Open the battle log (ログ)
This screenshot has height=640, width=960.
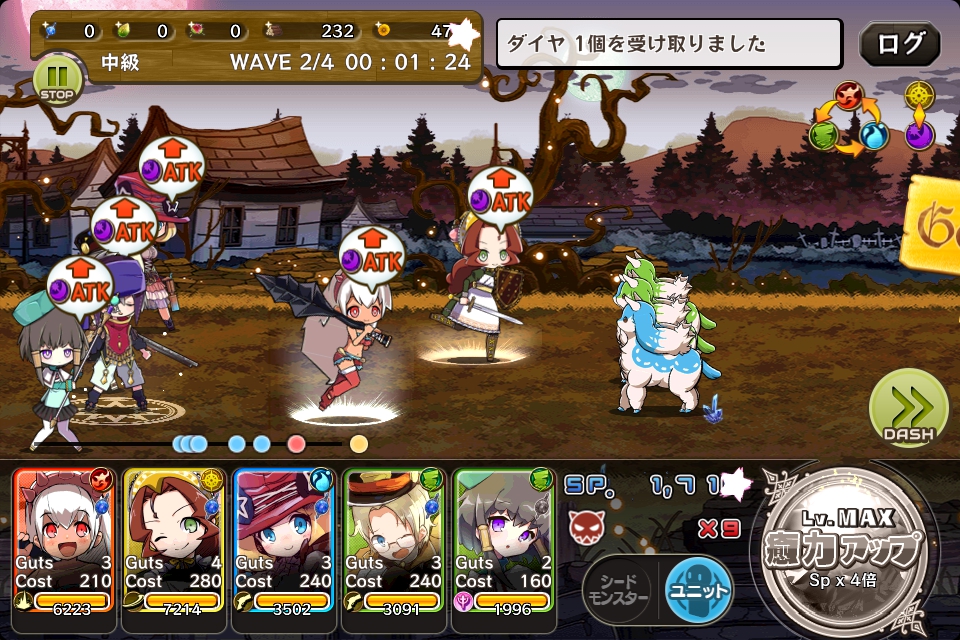pyautogui.click(x=899, y=45)
